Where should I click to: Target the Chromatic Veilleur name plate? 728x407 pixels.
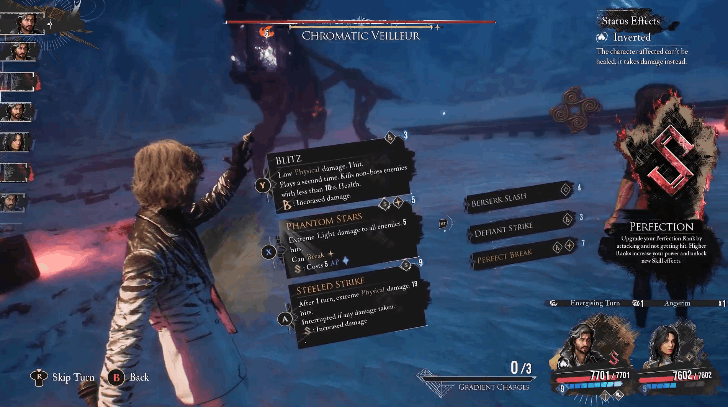tap(360, 35)
